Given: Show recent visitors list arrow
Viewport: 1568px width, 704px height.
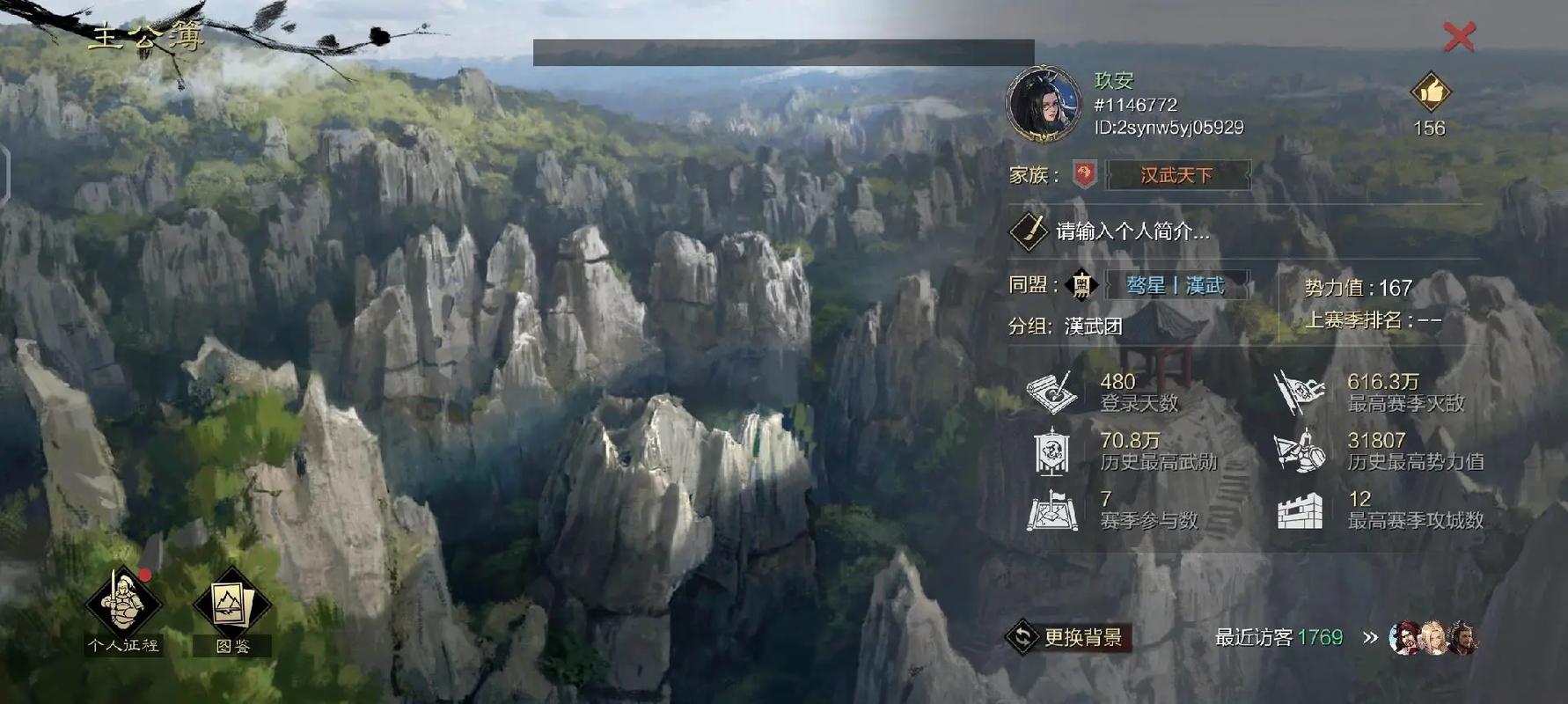Looking at the screenshot, I should point(1370,637).
